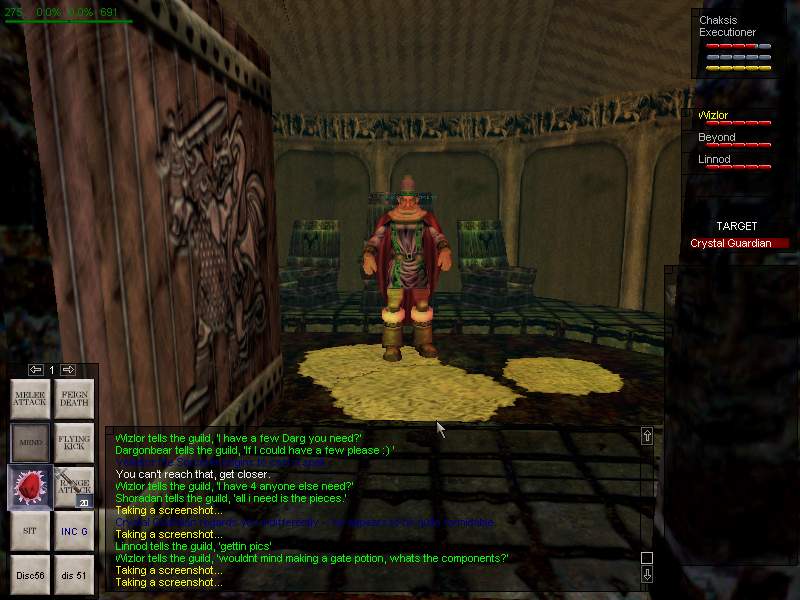Use the Feign Death skill
This screenshot has width=800, height=600.
coord(75,399)
